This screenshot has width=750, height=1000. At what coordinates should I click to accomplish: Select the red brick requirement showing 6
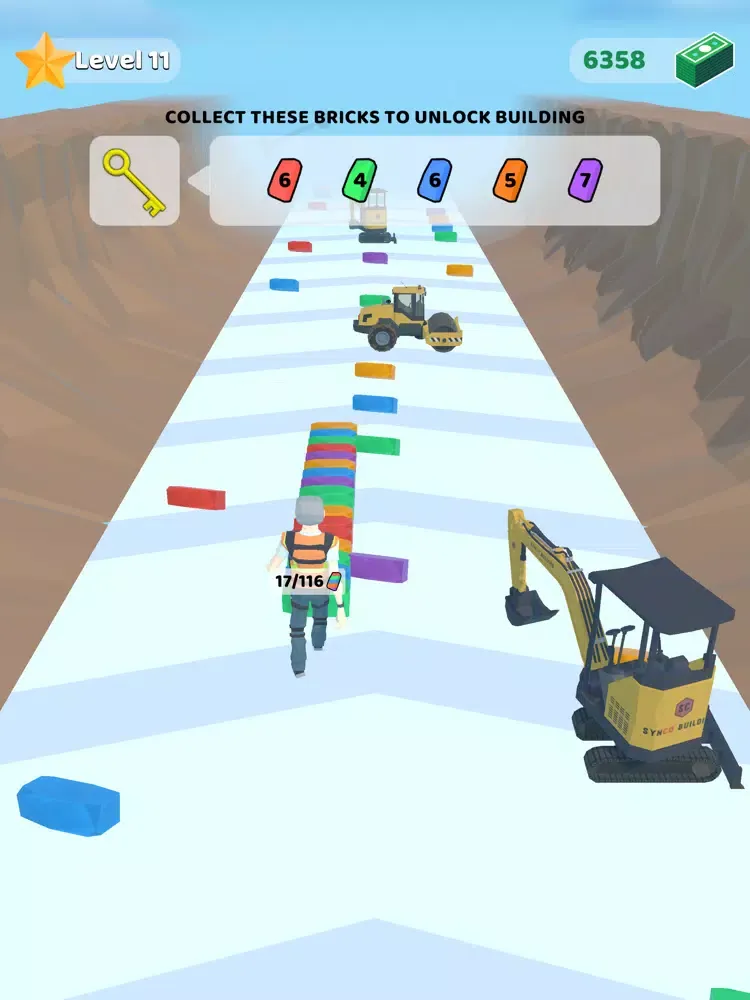pyautogui.click(x=285, y=181)
